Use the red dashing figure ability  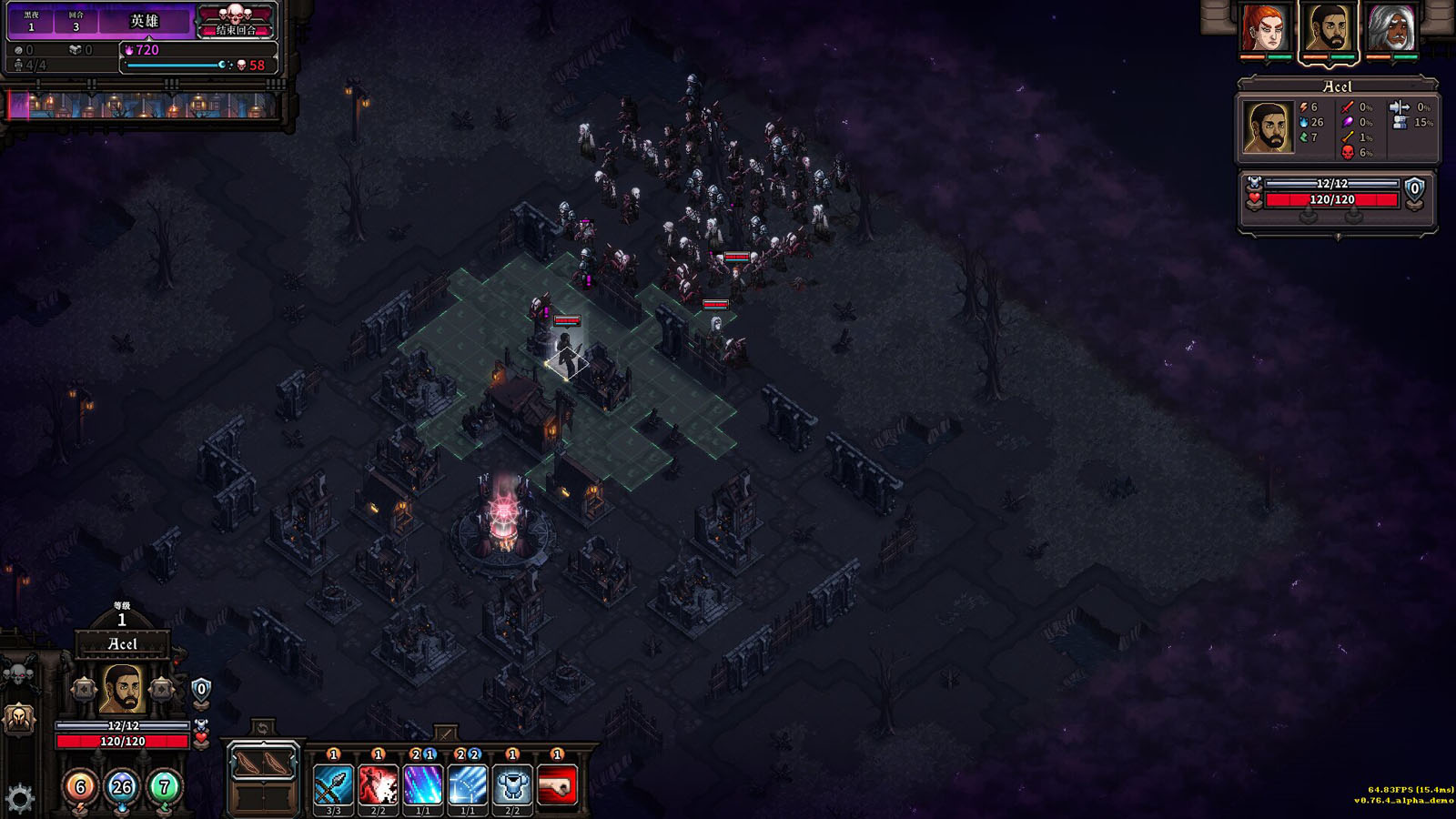pos(378,785)
